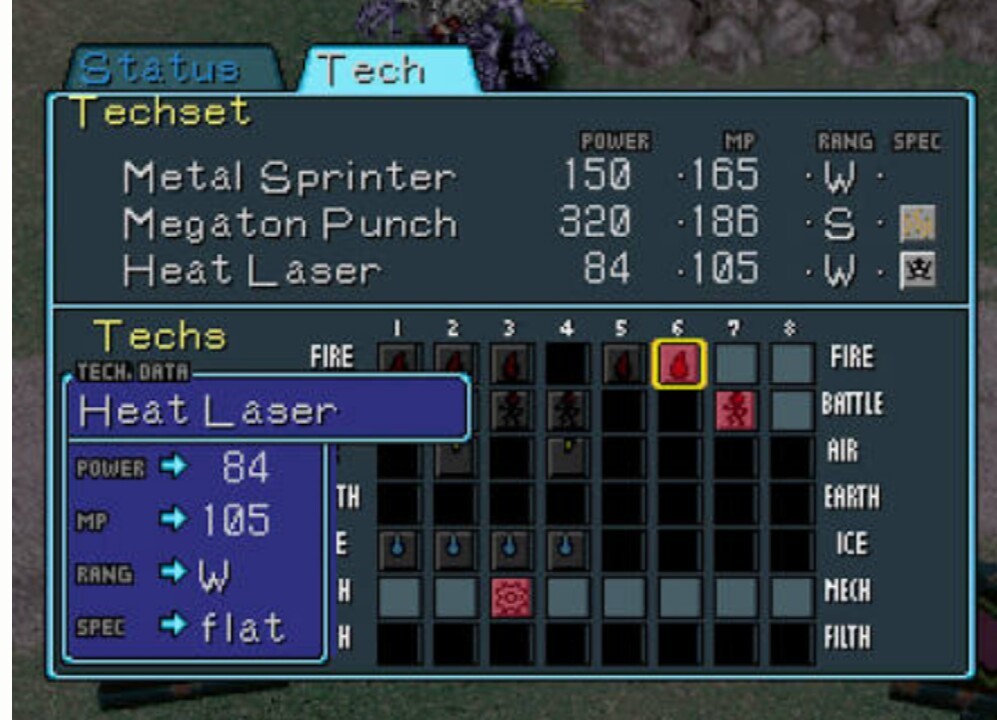Select the red Battle tech icon
The image size is (997, 720).
click(x=736, y=410)
